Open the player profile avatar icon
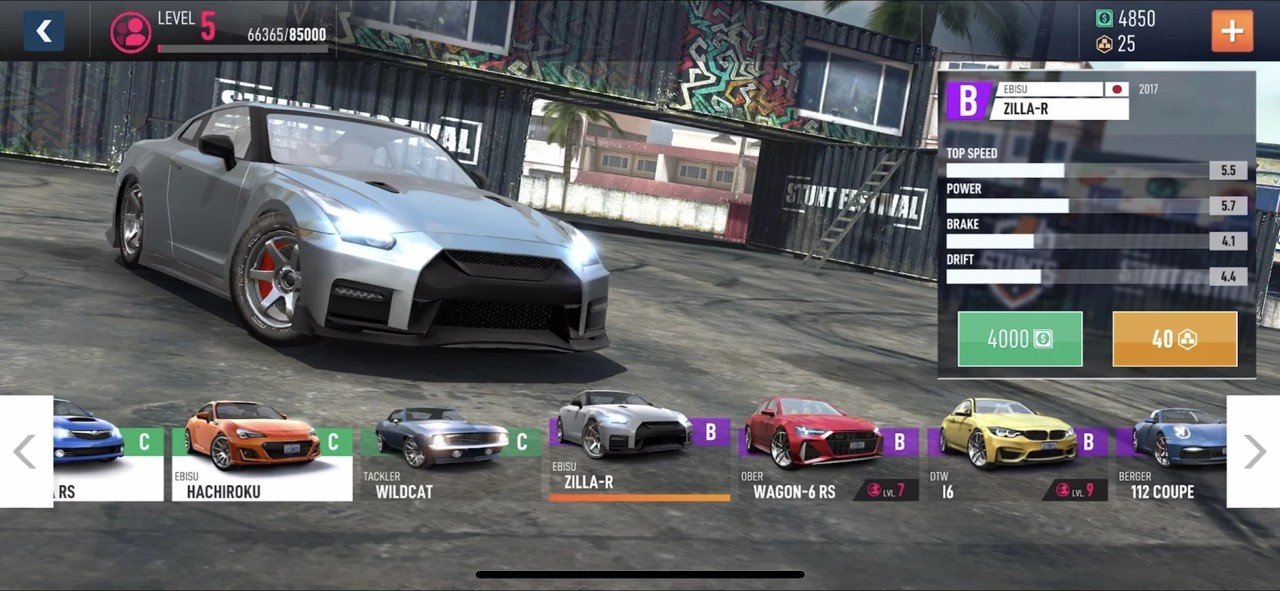Viewport: 1280px width, 591px height. point(130,32)
